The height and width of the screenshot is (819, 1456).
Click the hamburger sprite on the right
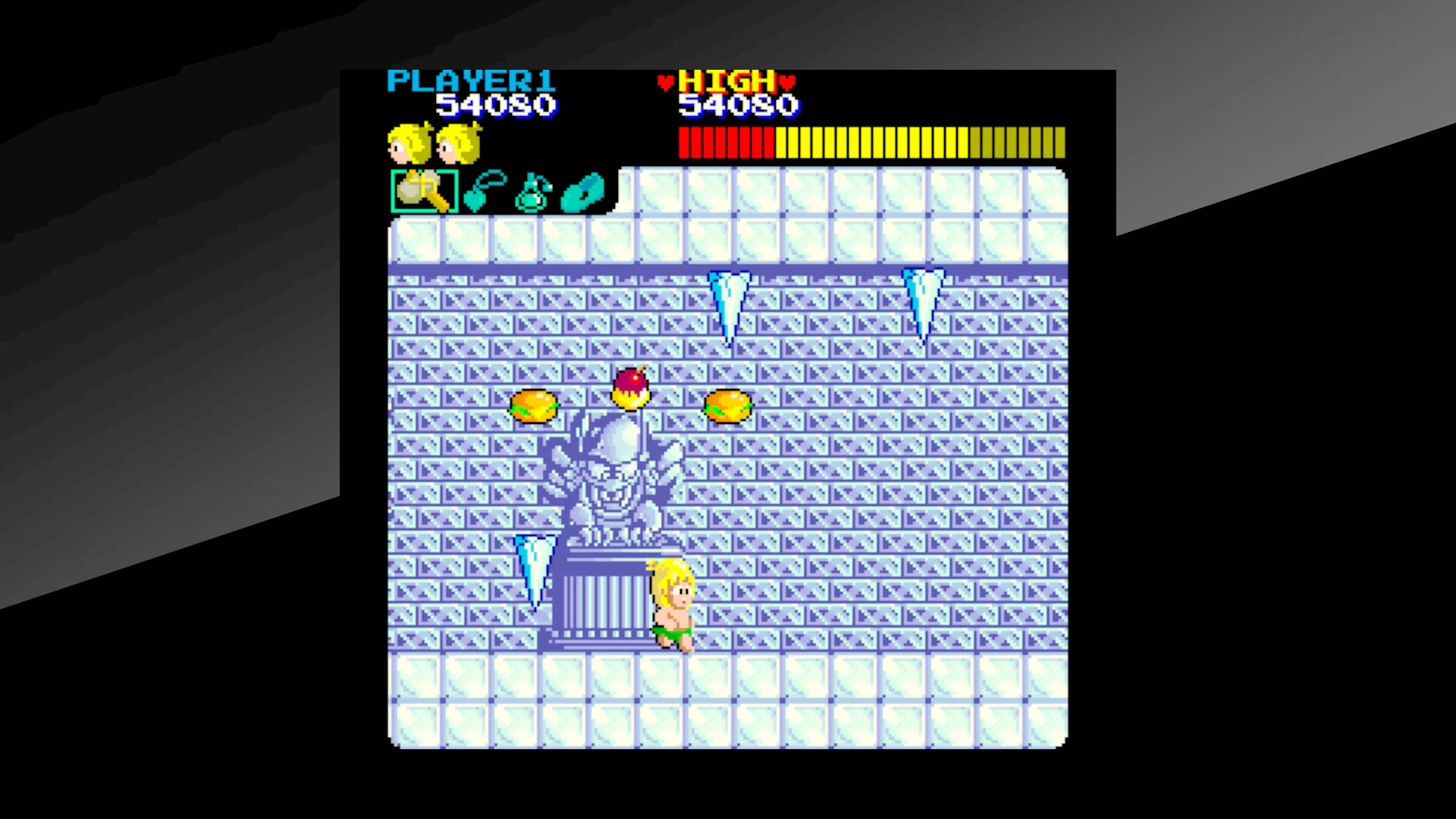pyautogui.click(x=726, y=406)
